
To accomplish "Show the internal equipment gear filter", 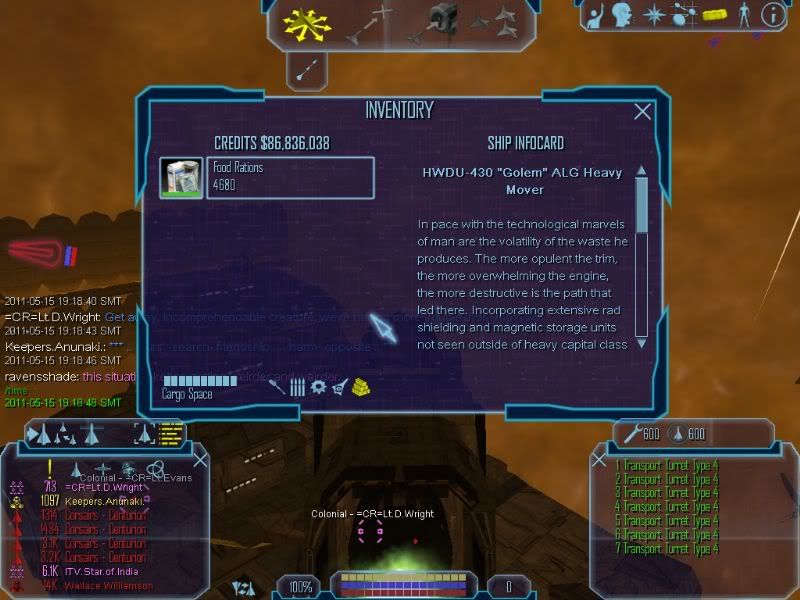I will tap(318, 387).
